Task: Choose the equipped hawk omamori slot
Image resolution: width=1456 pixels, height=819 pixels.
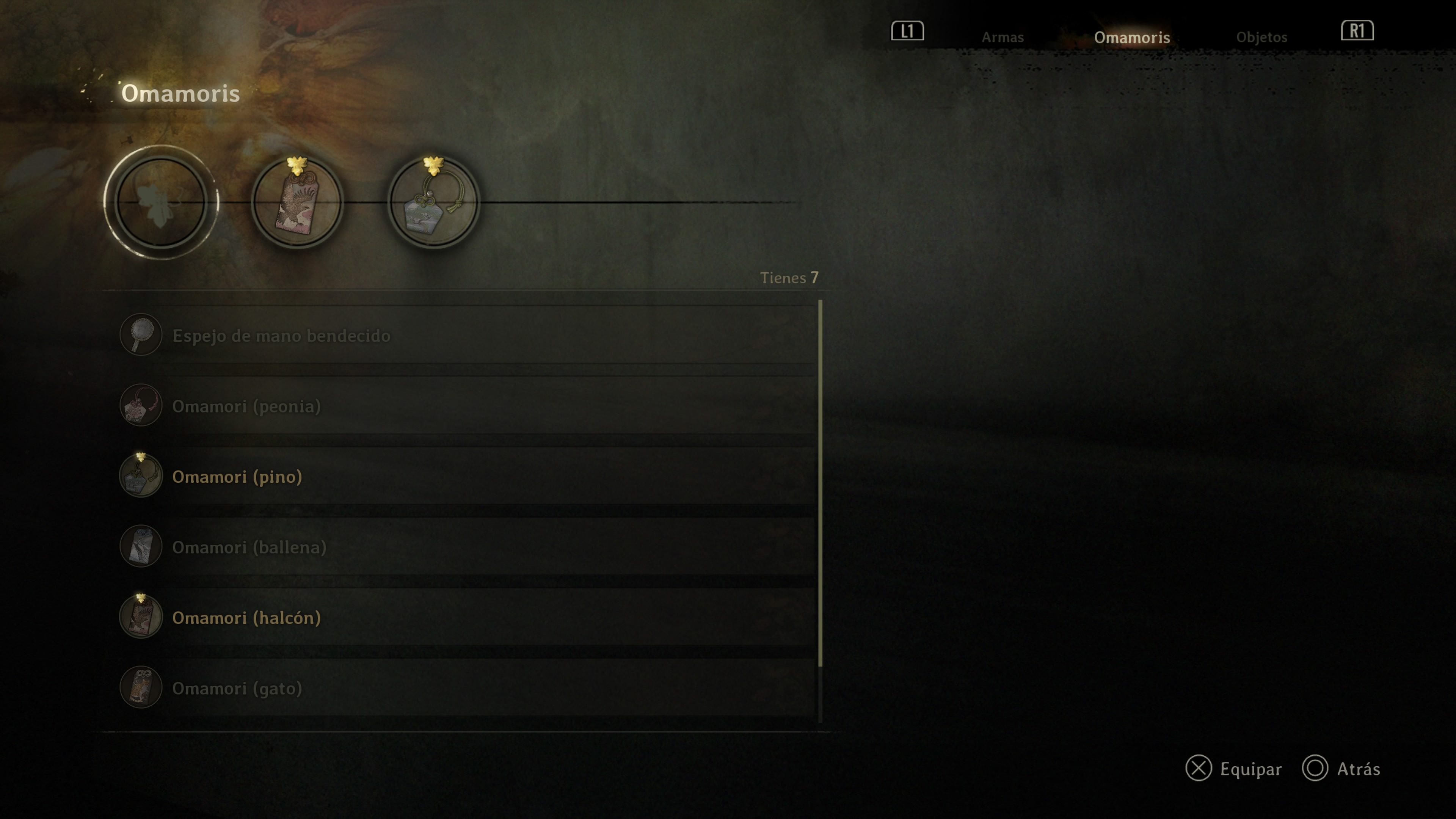Action: point(297,202)
